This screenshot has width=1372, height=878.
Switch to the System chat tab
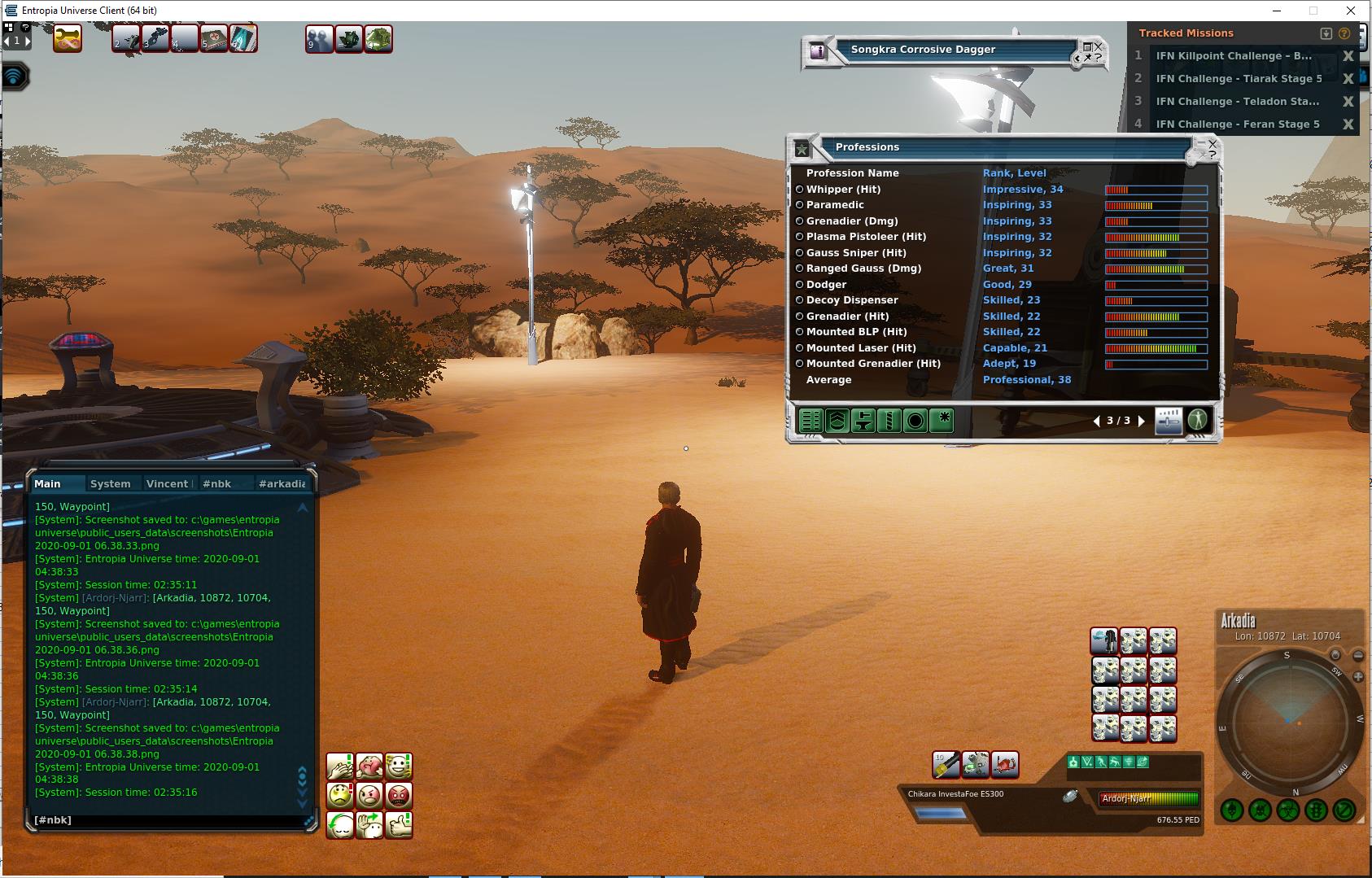pyautogui.click(x=110, y=483)
